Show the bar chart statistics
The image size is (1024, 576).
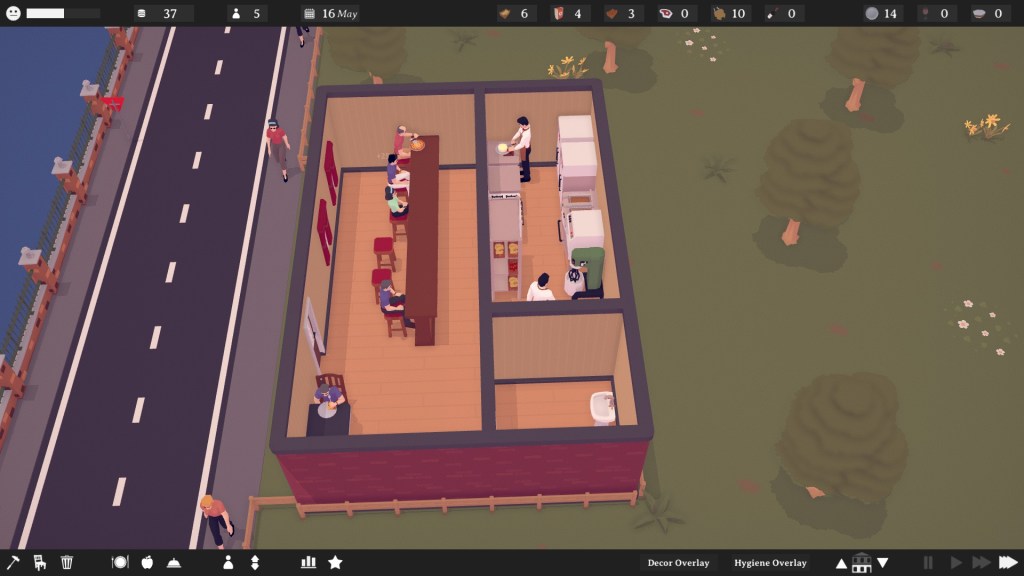308,562
